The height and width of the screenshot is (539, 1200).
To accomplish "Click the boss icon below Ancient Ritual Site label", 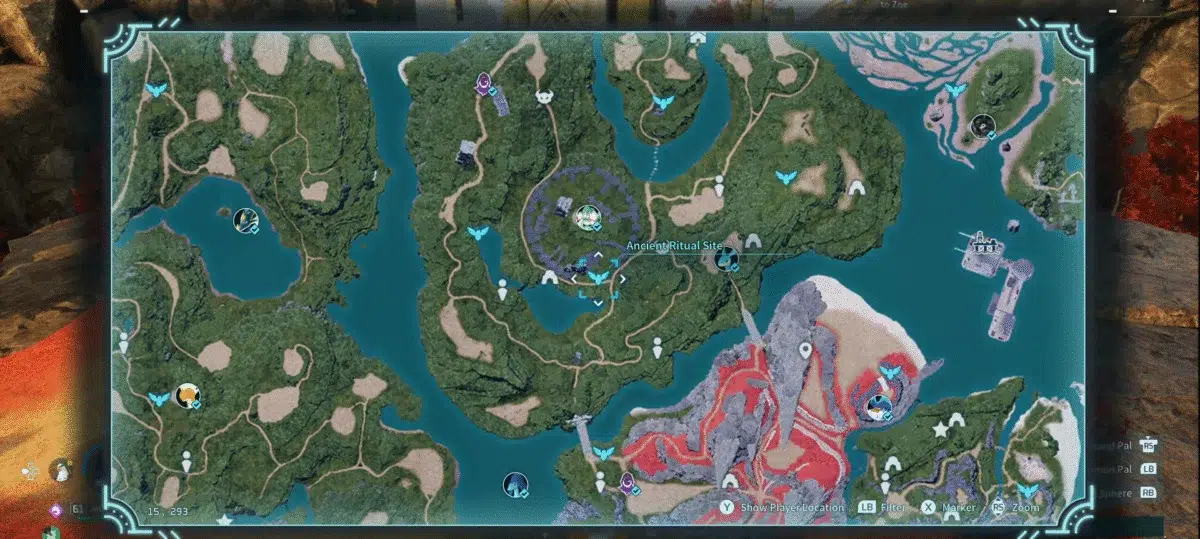I will coord(727,260).
